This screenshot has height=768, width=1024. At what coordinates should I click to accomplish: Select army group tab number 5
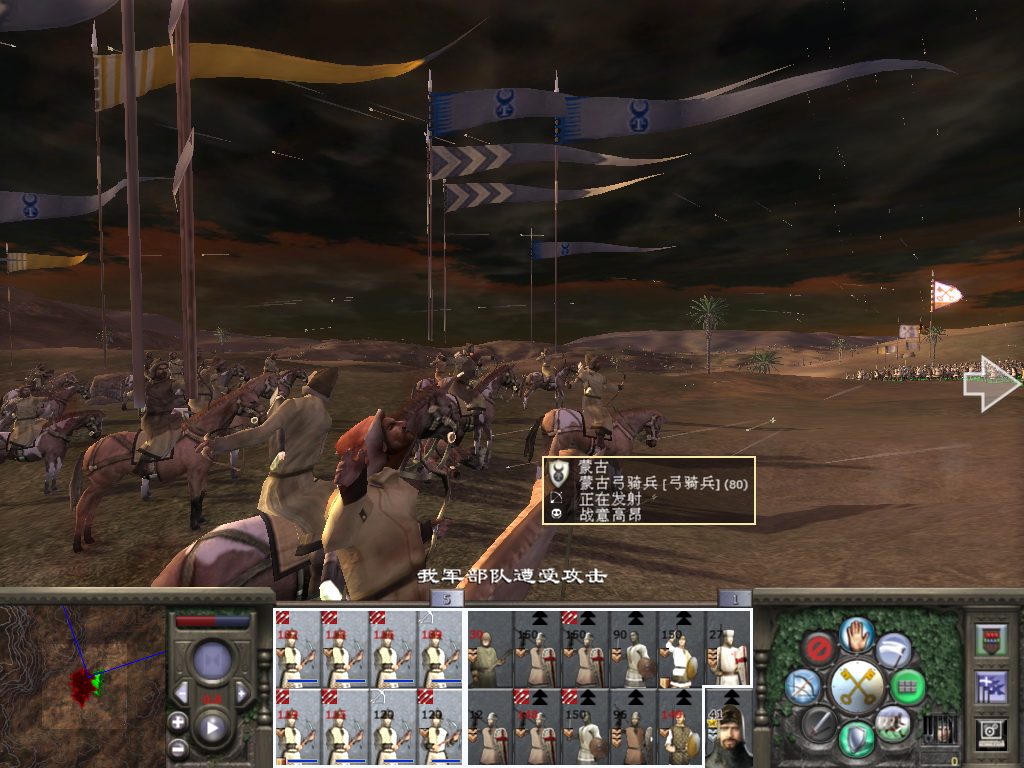click(447, 599)
